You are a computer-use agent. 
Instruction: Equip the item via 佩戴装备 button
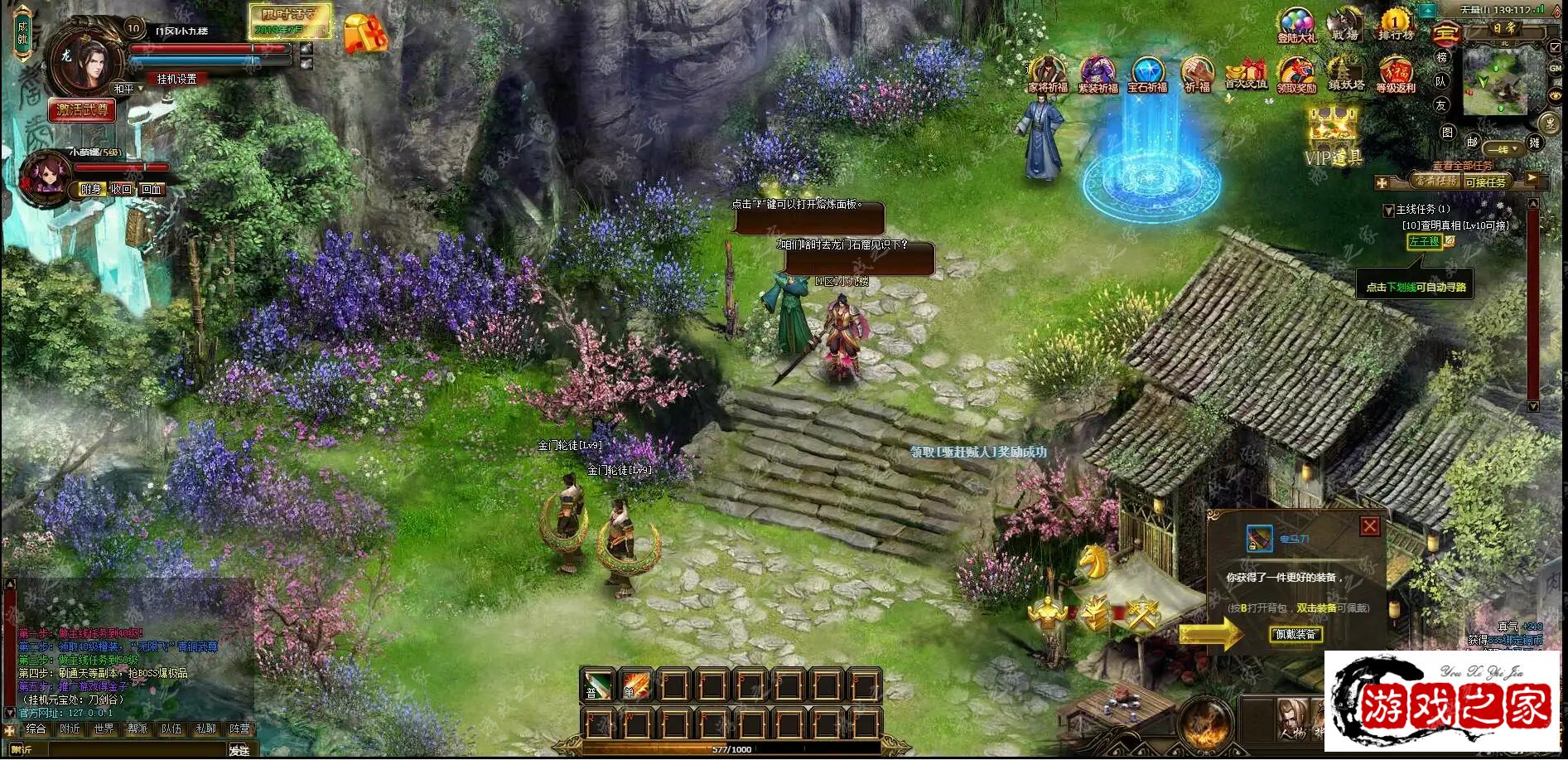1295,635
